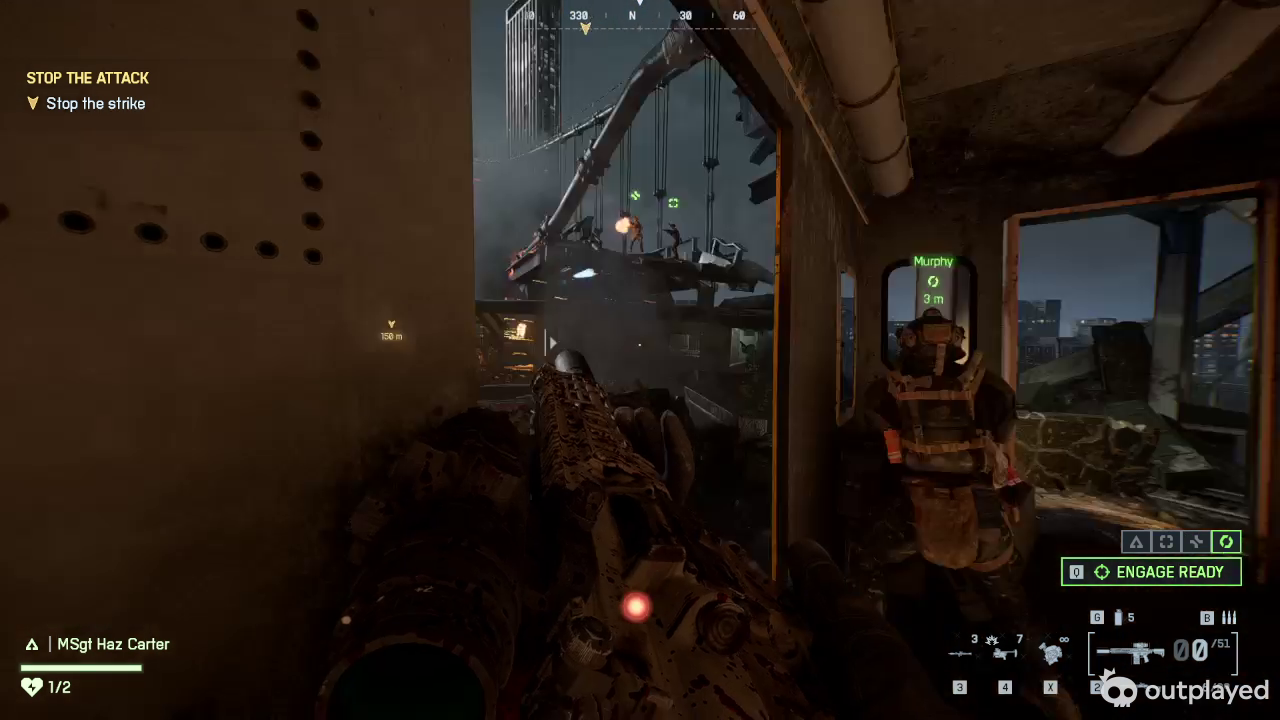Click the MSgt Haz Carter player label

click(x=112, y=645)
